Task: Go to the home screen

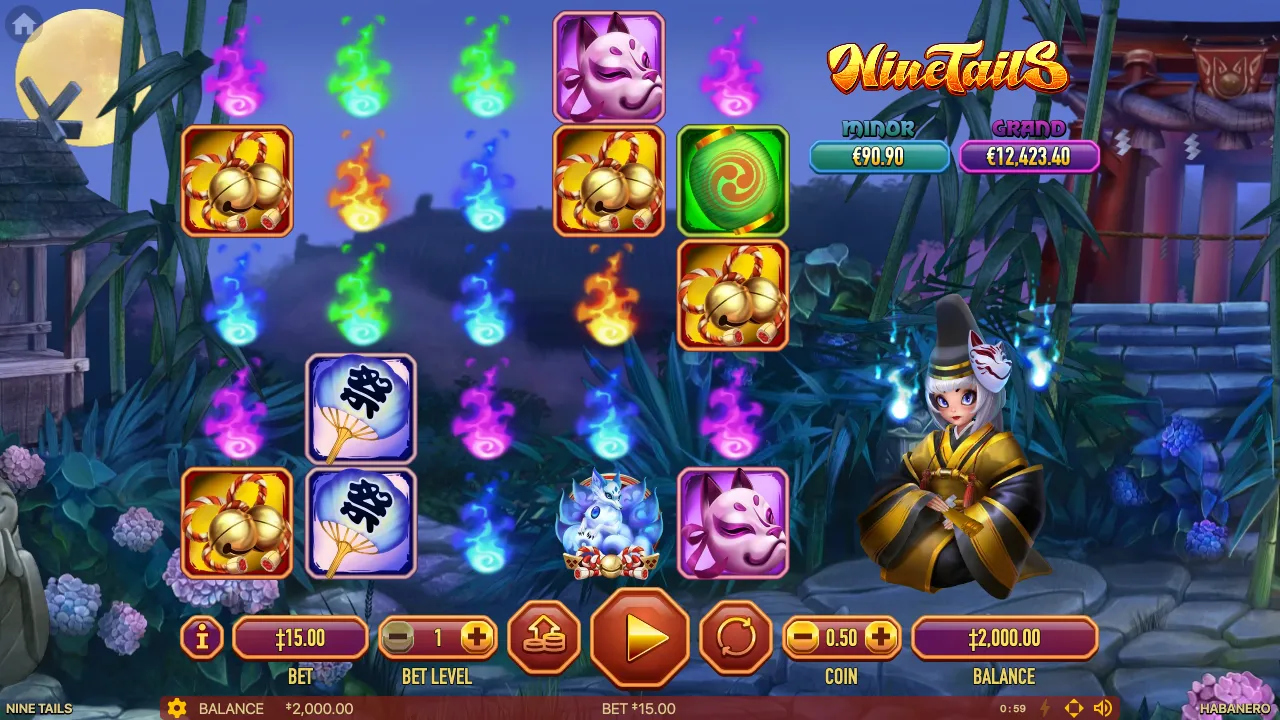Action: coord(23,25)
